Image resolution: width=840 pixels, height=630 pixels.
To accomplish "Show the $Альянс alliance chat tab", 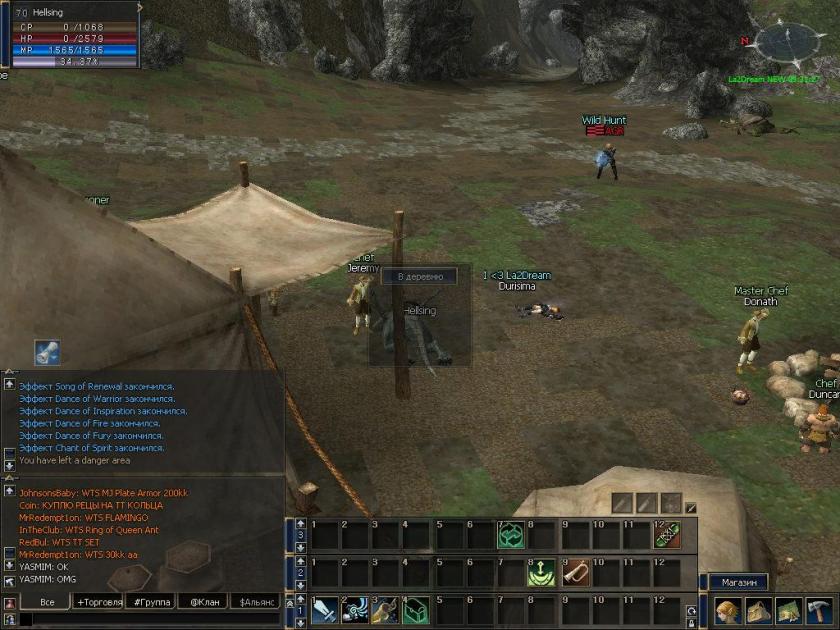I will click(x=256, y=602).
